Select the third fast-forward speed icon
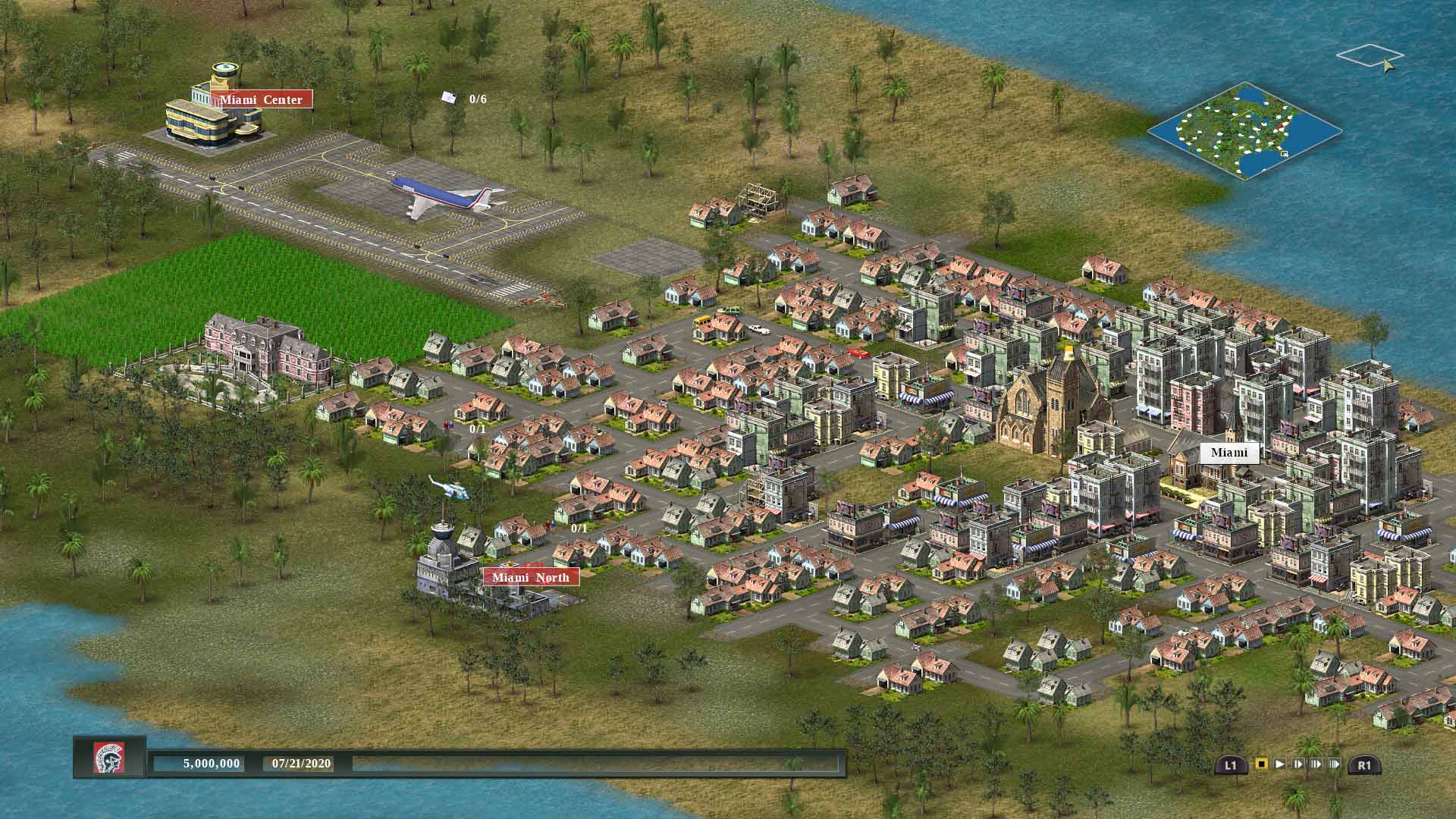The height and width of the screenshot is (819, 1456). 1335,764
